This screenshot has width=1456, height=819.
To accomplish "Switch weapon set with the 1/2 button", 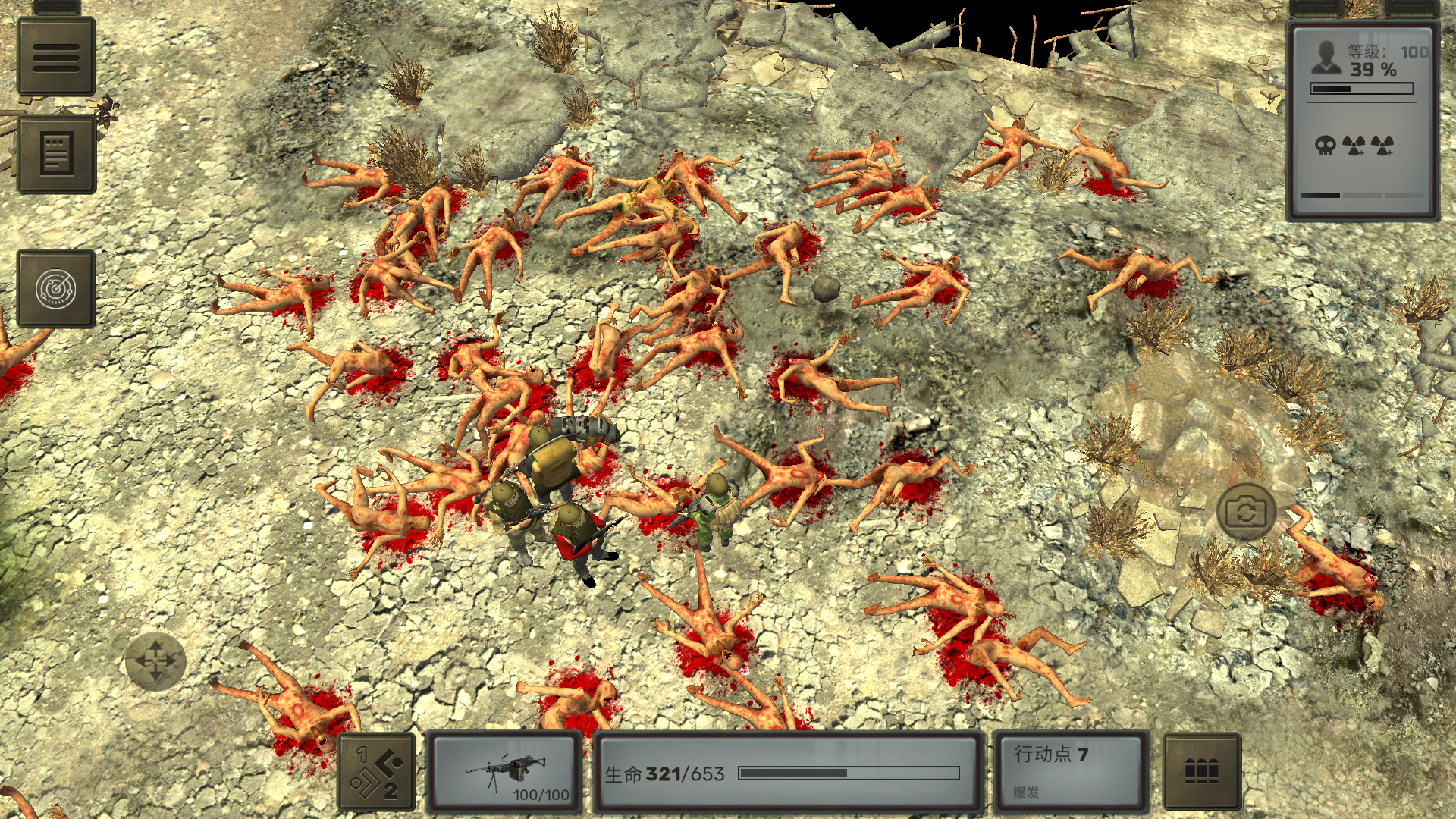I will coord(377,773).
